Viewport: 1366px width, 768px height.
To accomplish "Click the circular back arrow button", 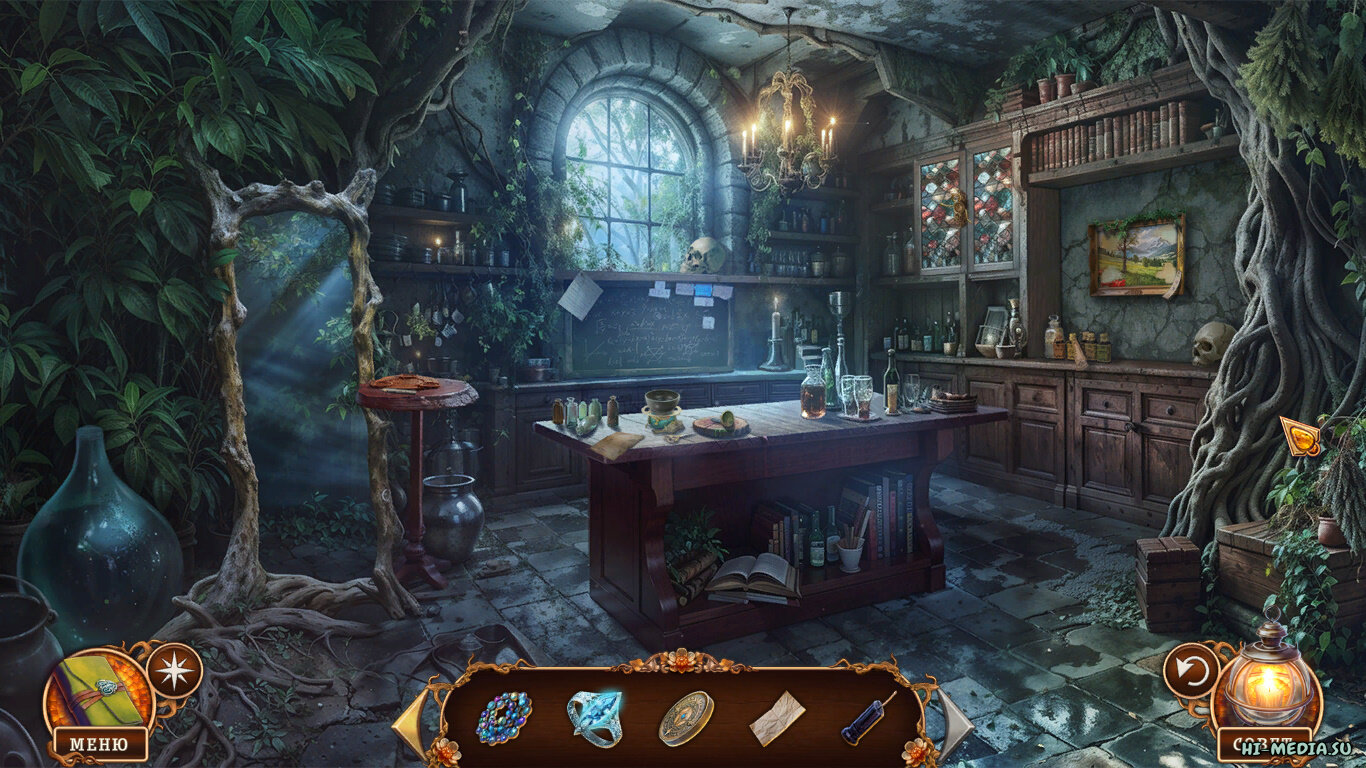I will pyautogui.click(x=1191, y=670).
